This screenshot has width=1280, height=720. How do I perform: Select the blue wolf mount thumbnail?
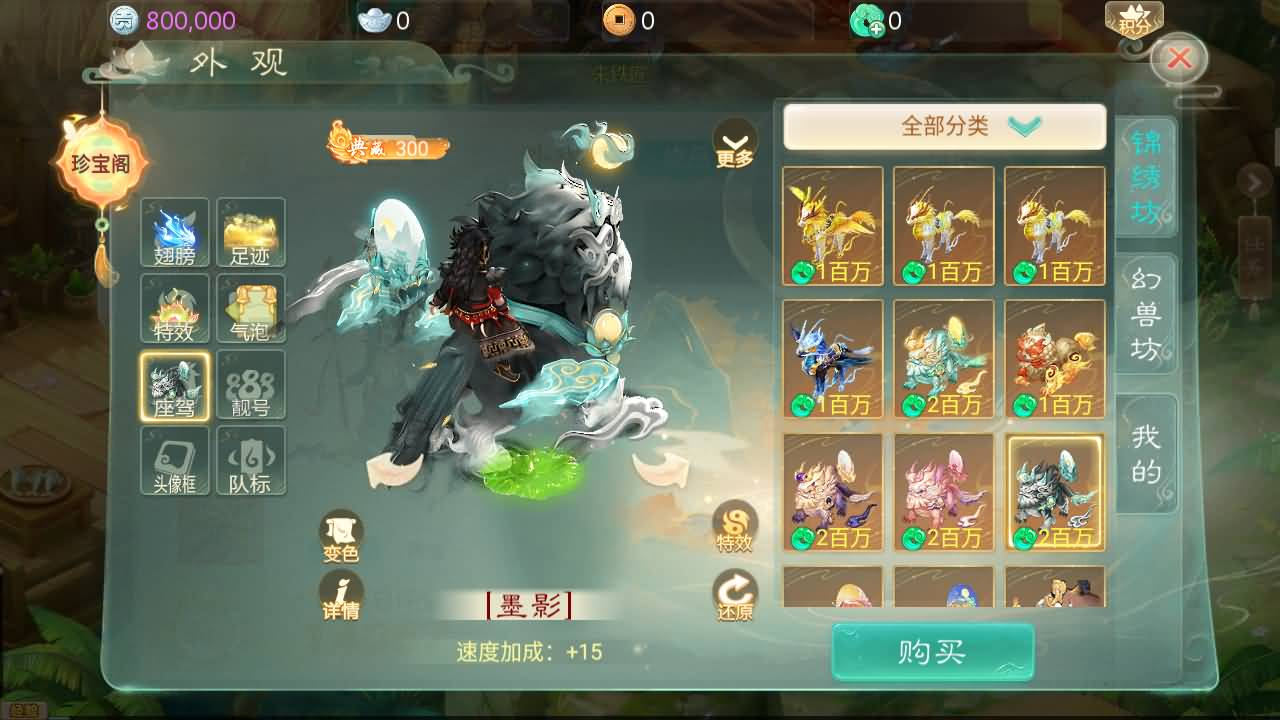pyautogui.click(x=833, y=360)
